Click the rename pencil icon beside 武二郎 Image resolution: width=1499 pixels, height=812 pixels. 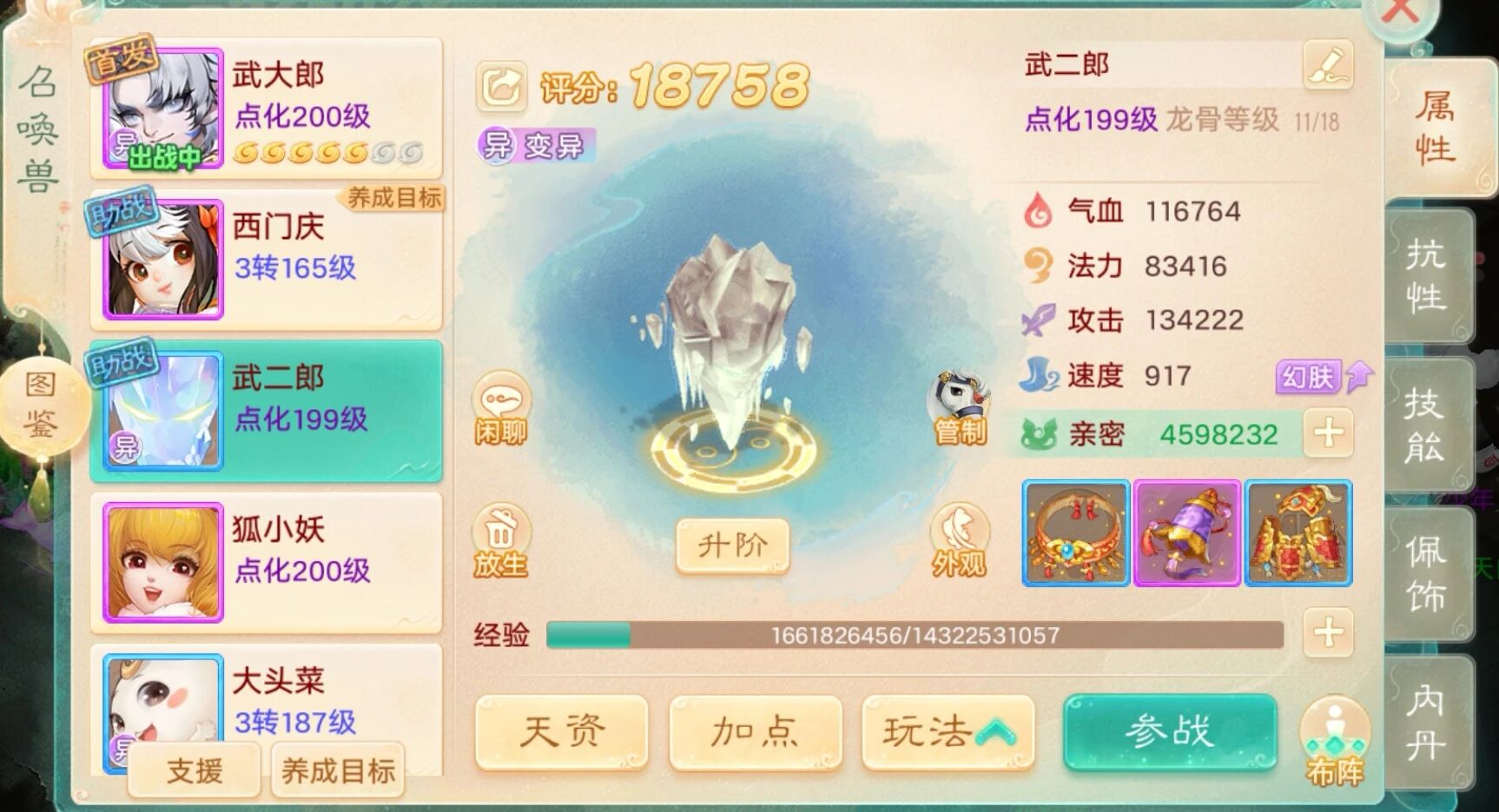[x=1329, y=65]
